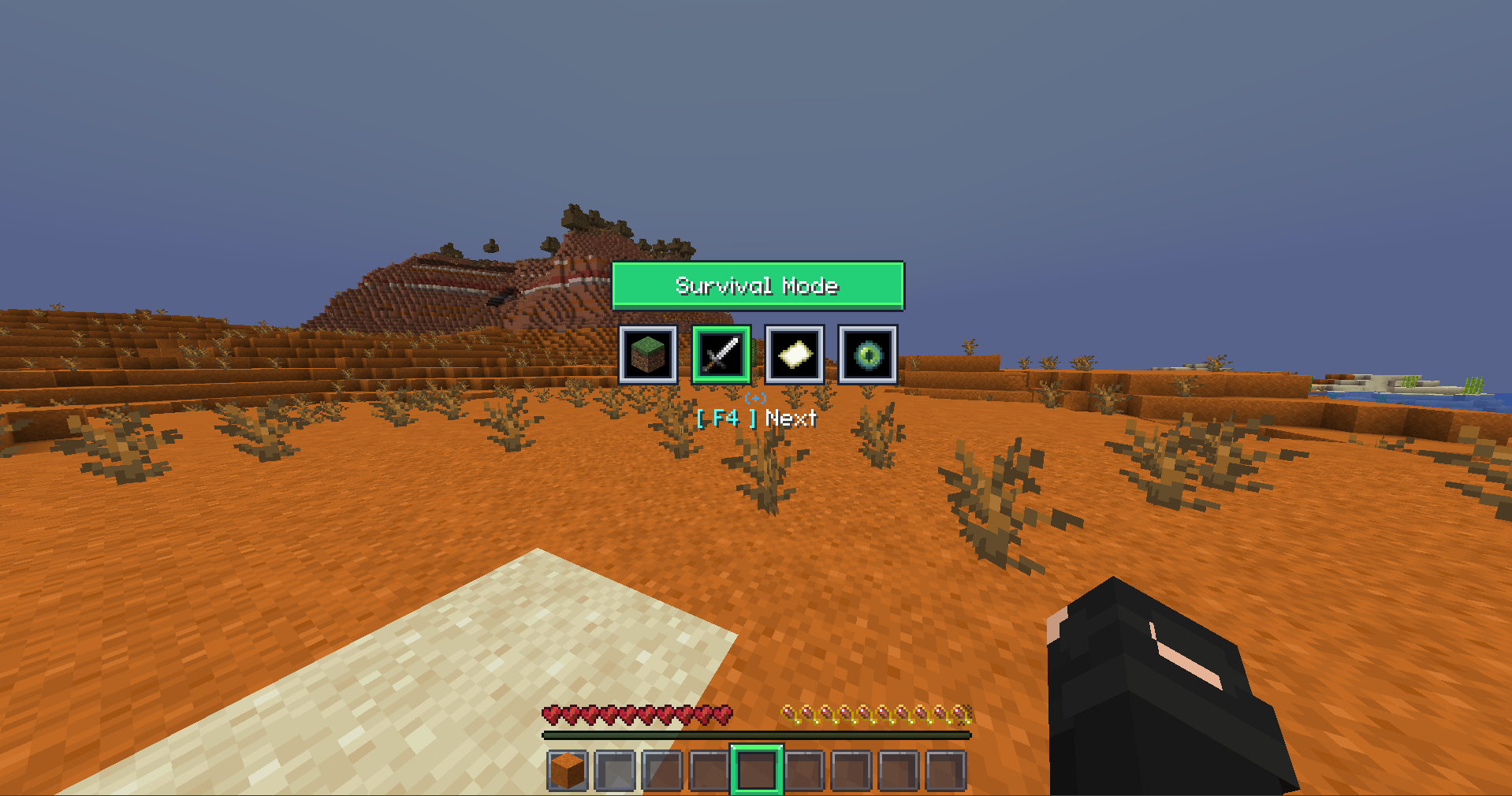Open the Adventure mode option in the switcher
Image resolution: width=1512 pixels, height=796 pixels.
pyautogui.click(x=794, y=355)
